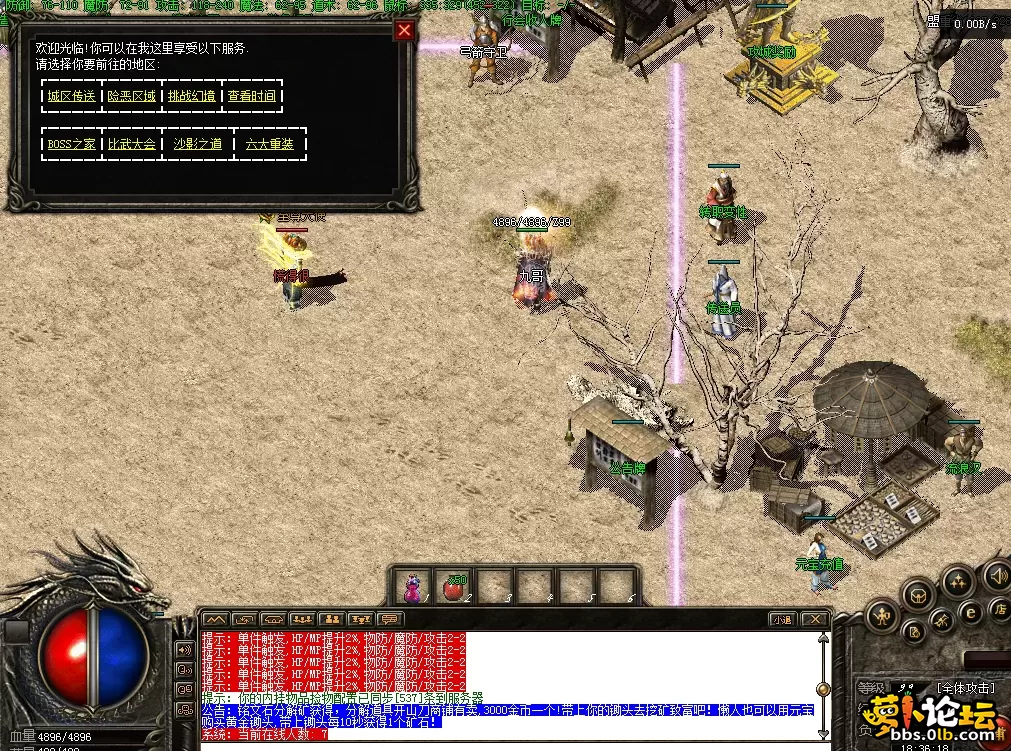Choose the 比武大会 link

pos(132,144)
